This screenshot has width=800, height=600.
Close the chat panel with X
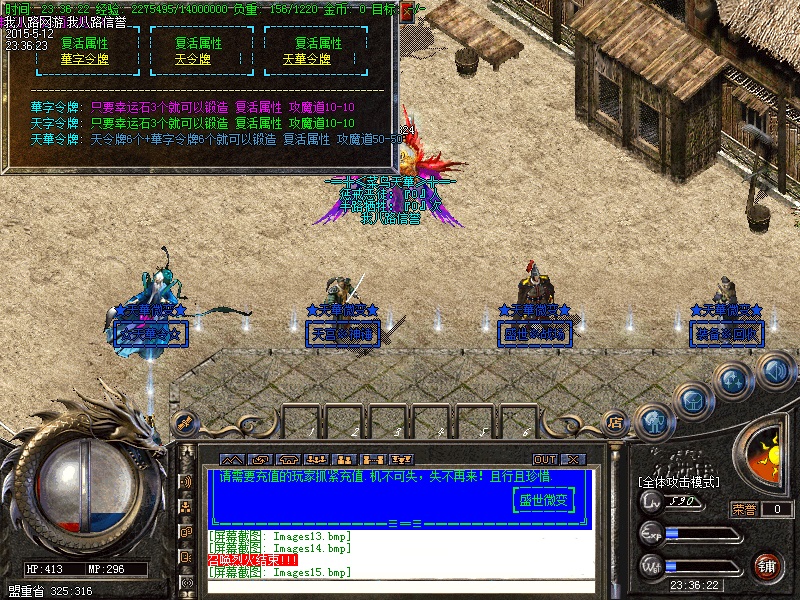[572, 459]
